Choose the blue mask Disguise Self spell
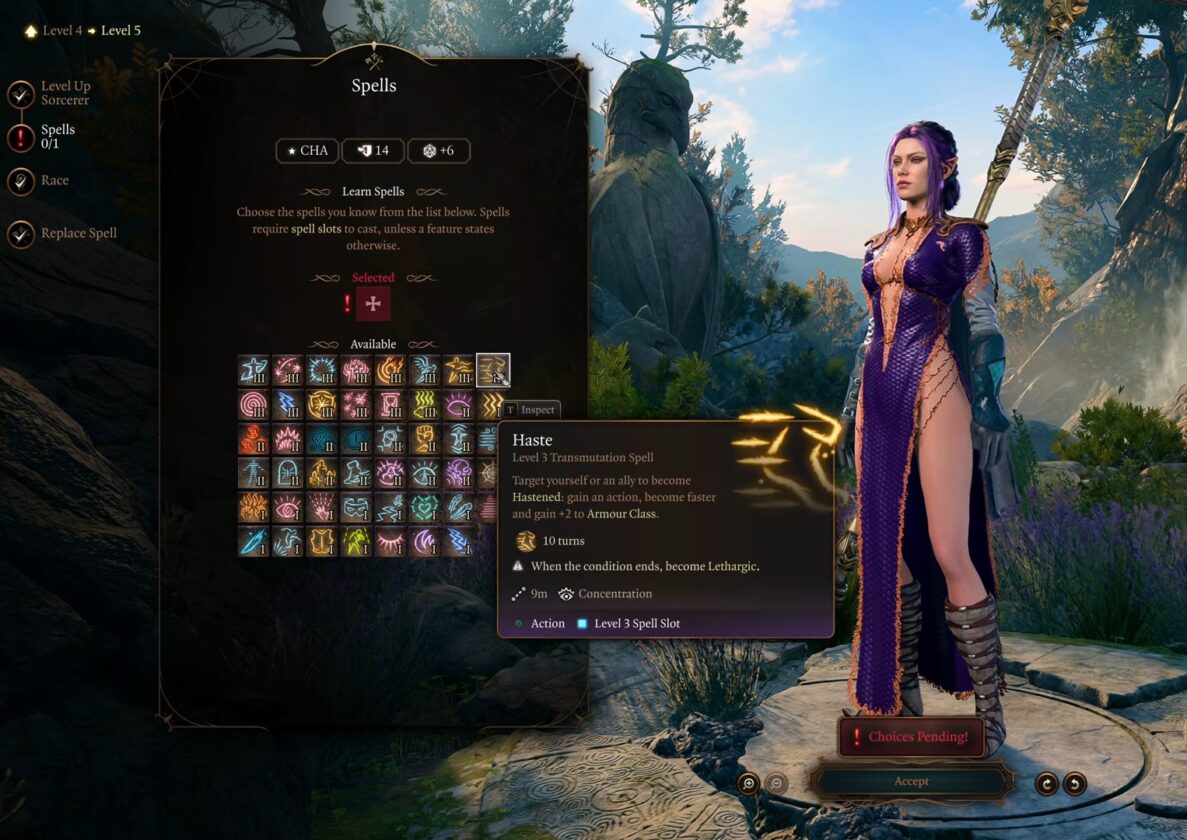Screen dimensions: 1187x840 pyautogui.click(x=356, y=507)
